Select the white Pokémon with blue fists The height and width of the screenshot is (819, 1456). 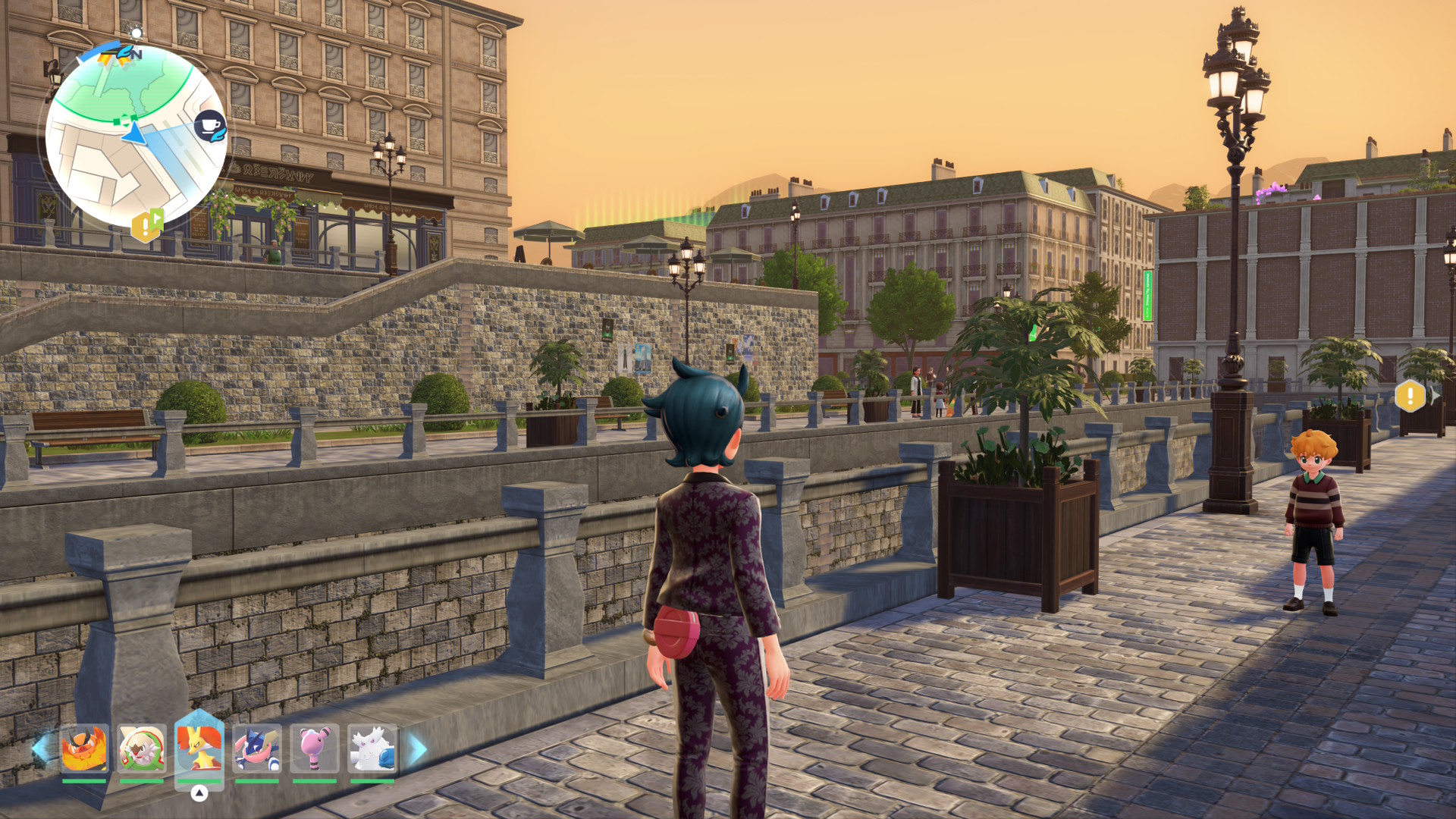click(x=372, y=749)
